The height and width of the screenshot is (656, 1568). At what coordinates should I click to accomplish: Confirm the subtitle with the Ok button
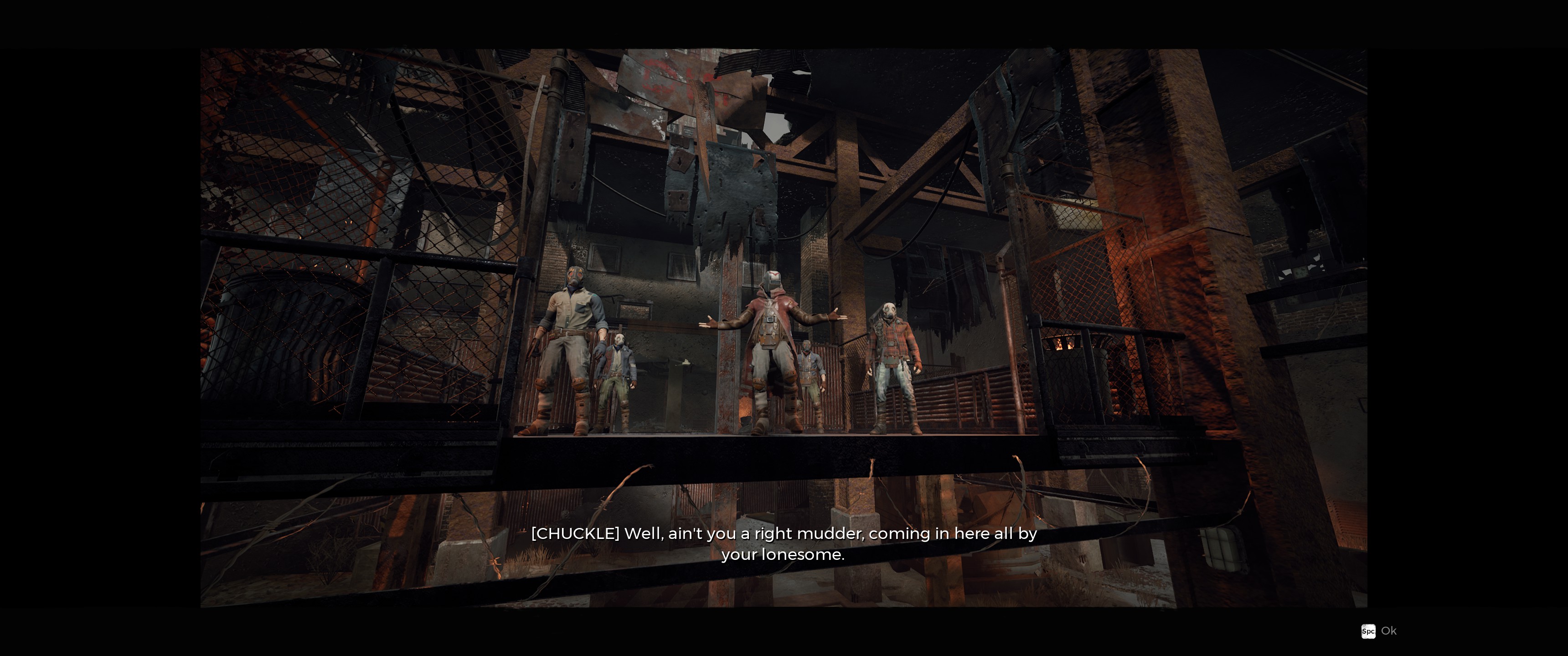[x=1379, y=631]
